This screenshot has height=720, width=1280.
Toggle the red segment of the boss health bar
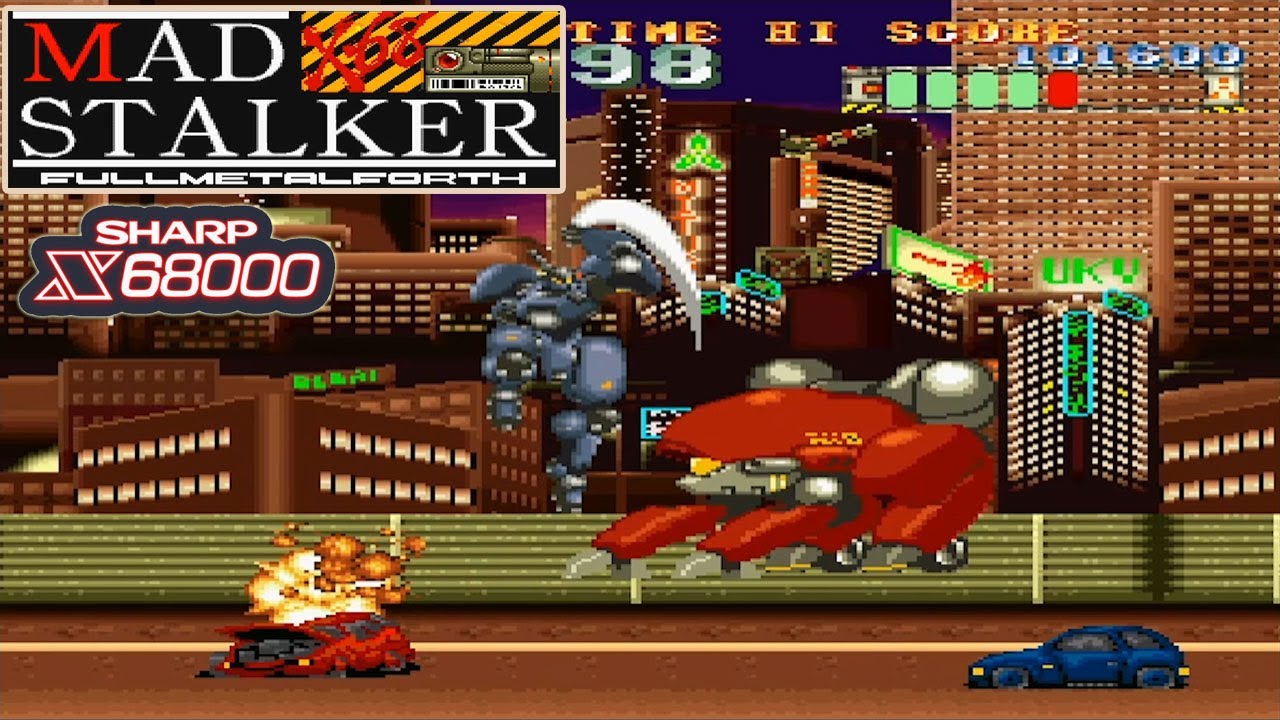tap(1062, 88)
